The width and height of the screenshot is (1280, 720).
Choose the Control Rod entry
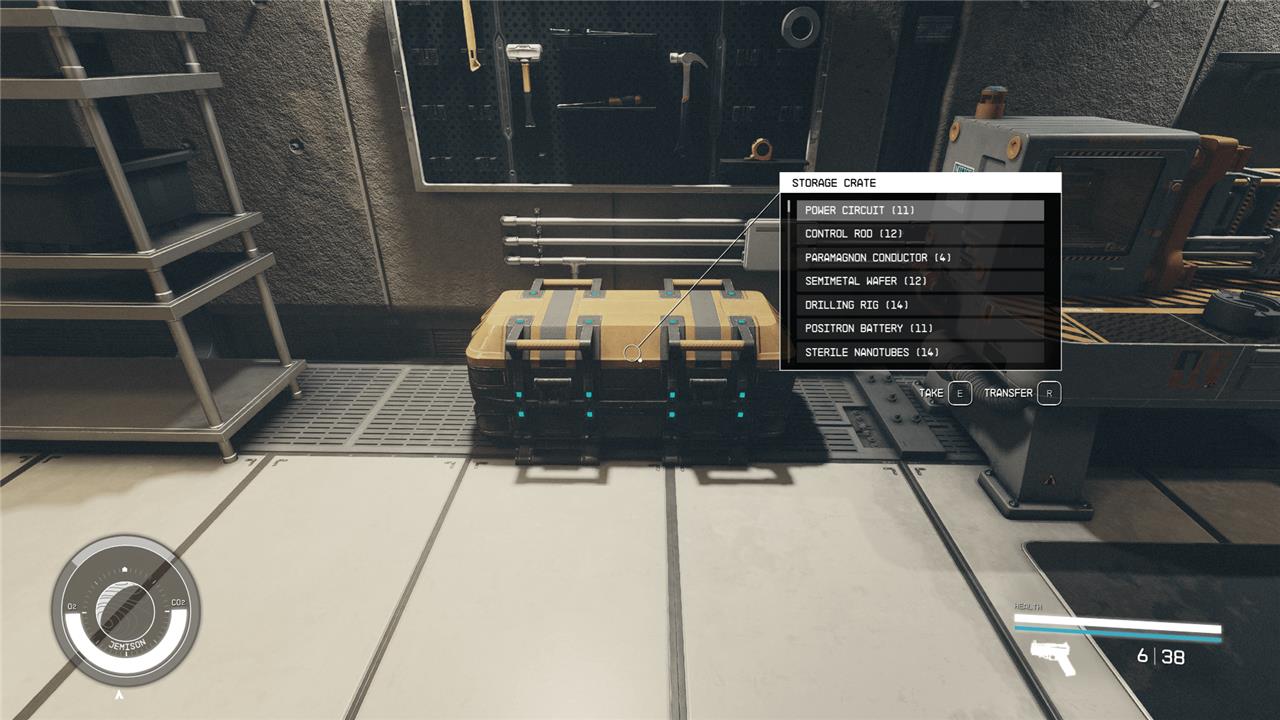coord(919,234)
